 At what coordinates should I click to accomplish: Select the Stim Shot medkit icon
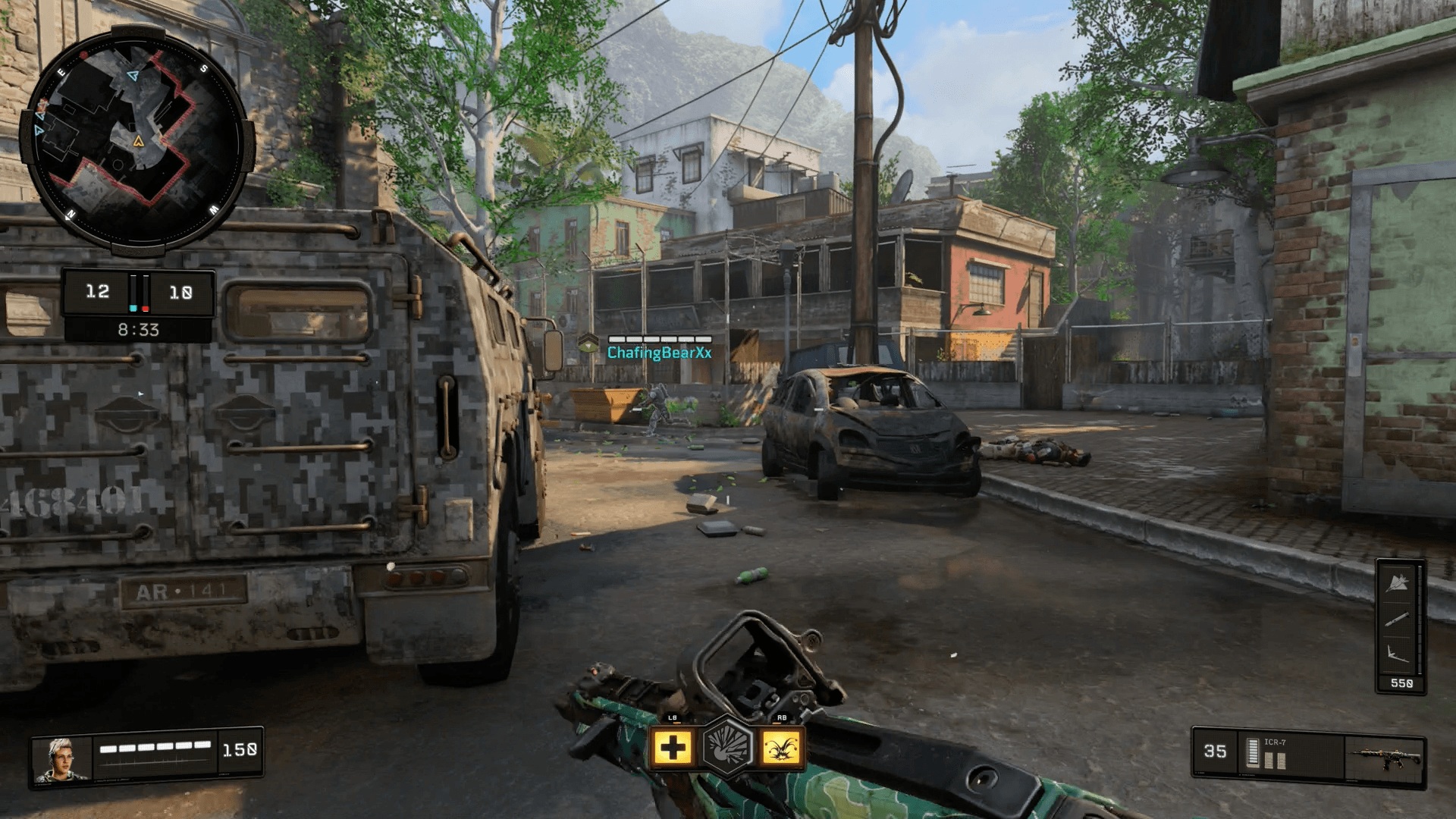tap(673, 748)
